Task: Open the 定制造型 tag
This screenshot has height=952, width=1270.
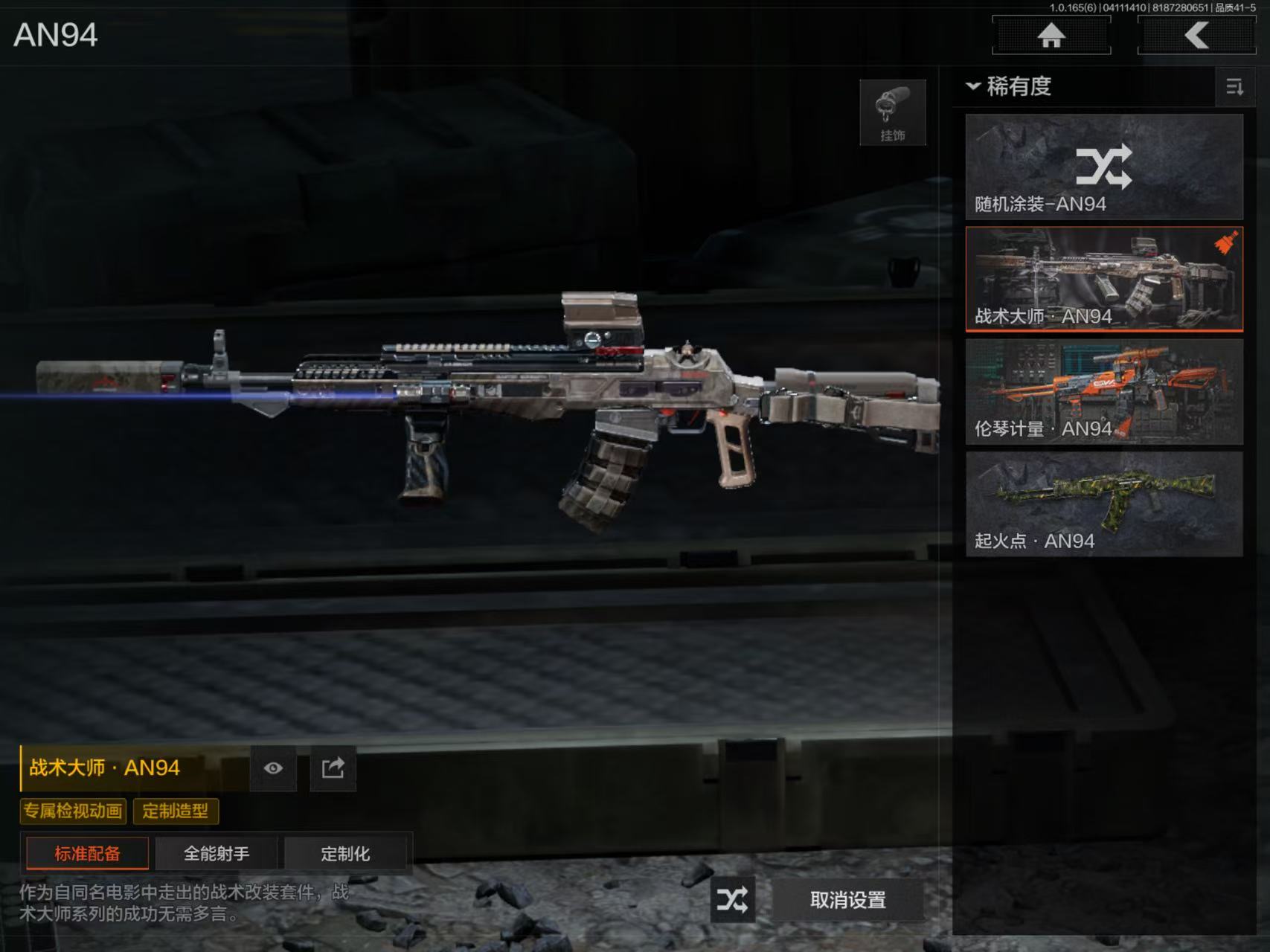Action: tap(176, 811)
